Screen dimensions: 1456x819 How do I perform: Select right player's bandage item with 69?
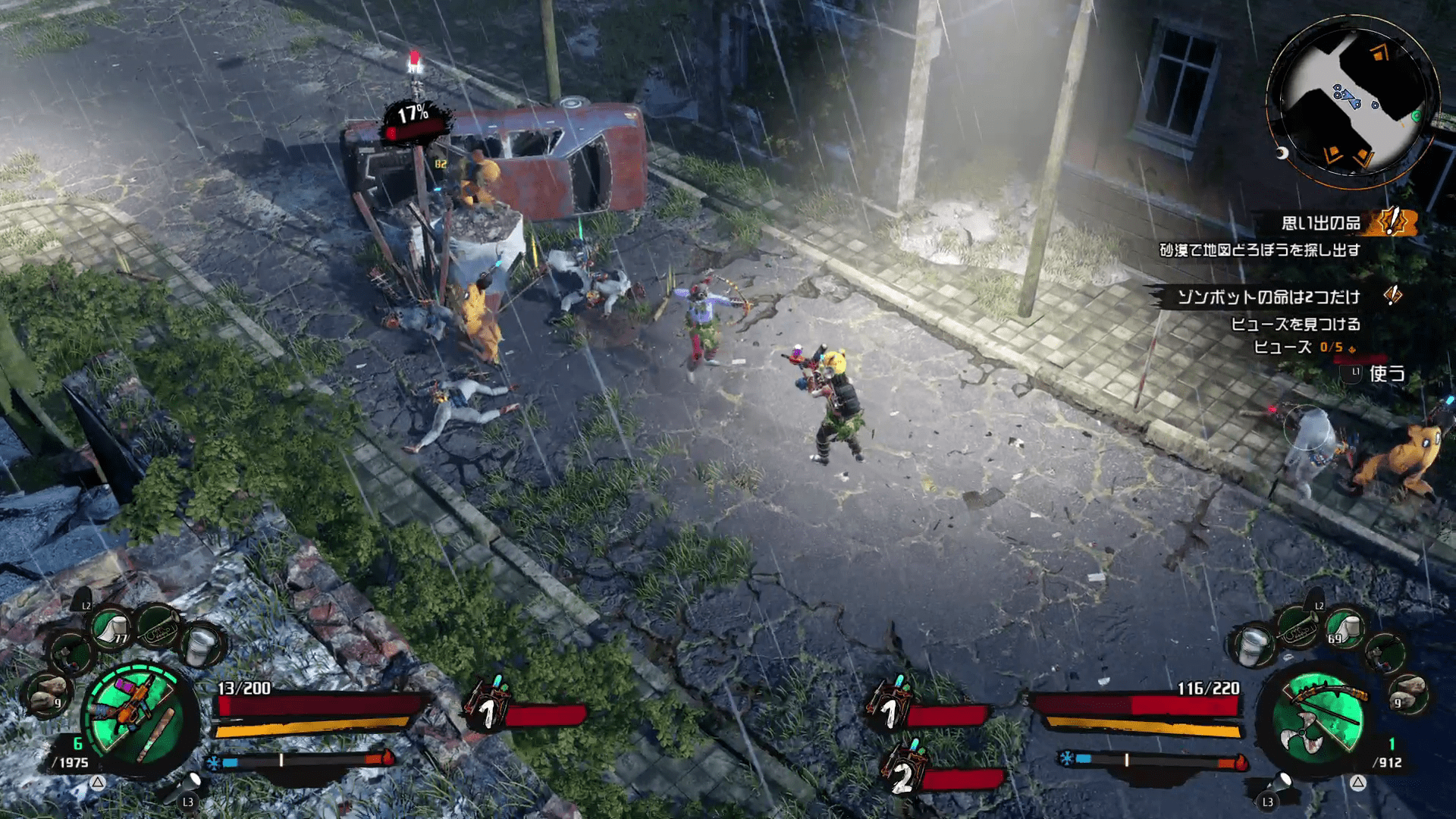[1345, 629]
